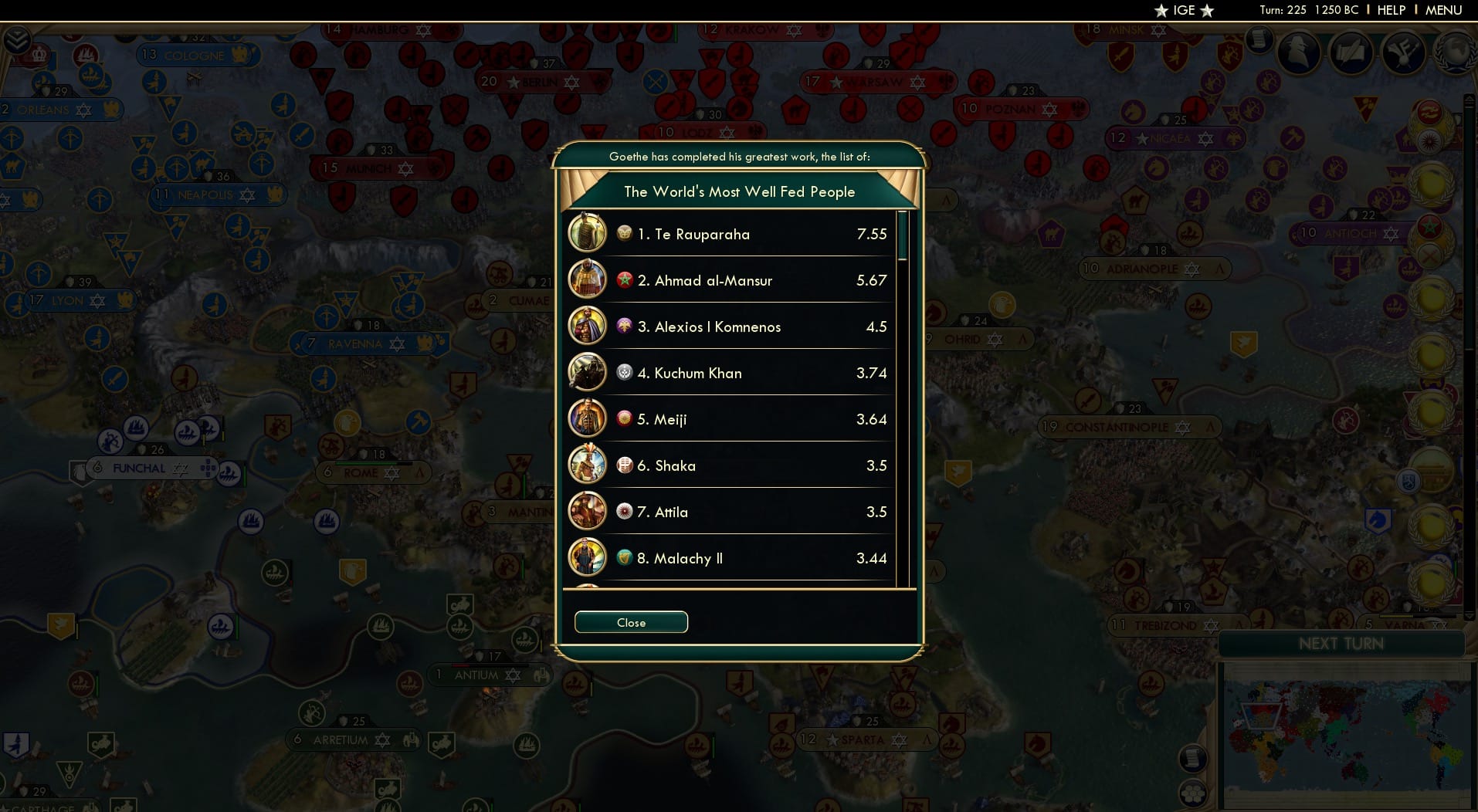Click the rising sun emblem beside Meiji
Image resolution: width=1478 pixels, height=812 pixels.
pos(624,418)
